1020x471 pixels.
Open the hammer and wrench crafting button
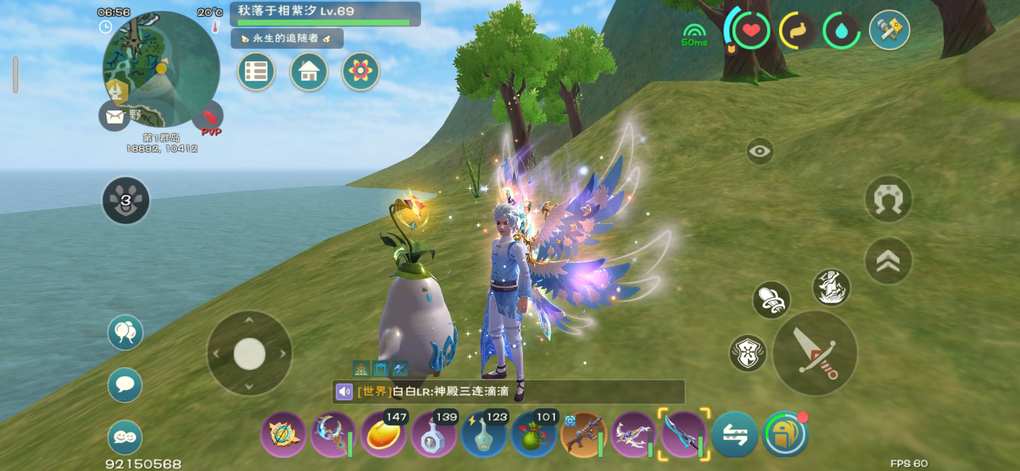(888, 30)
